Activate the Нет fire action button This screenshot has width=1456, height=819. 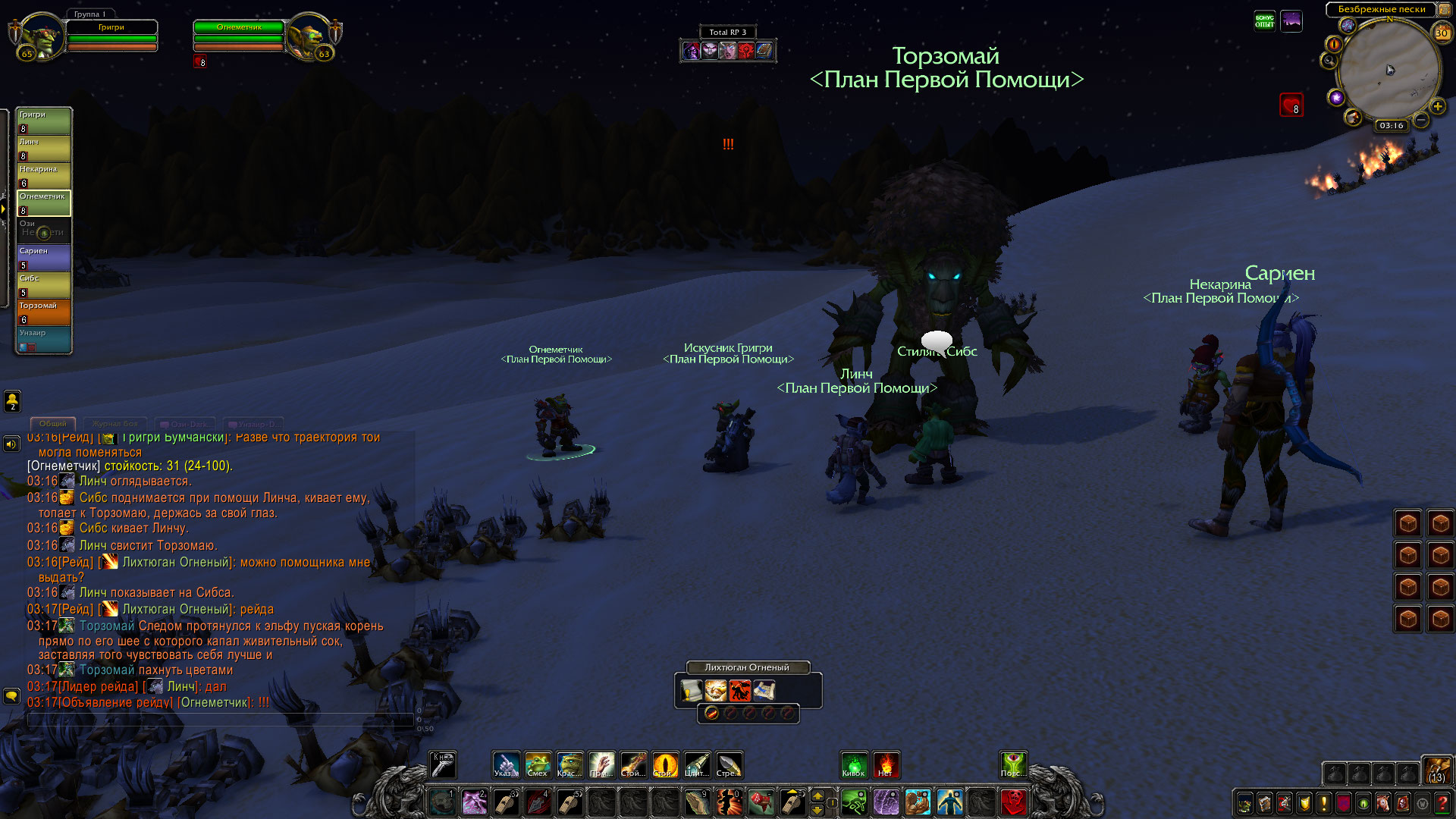click(886, 764)
